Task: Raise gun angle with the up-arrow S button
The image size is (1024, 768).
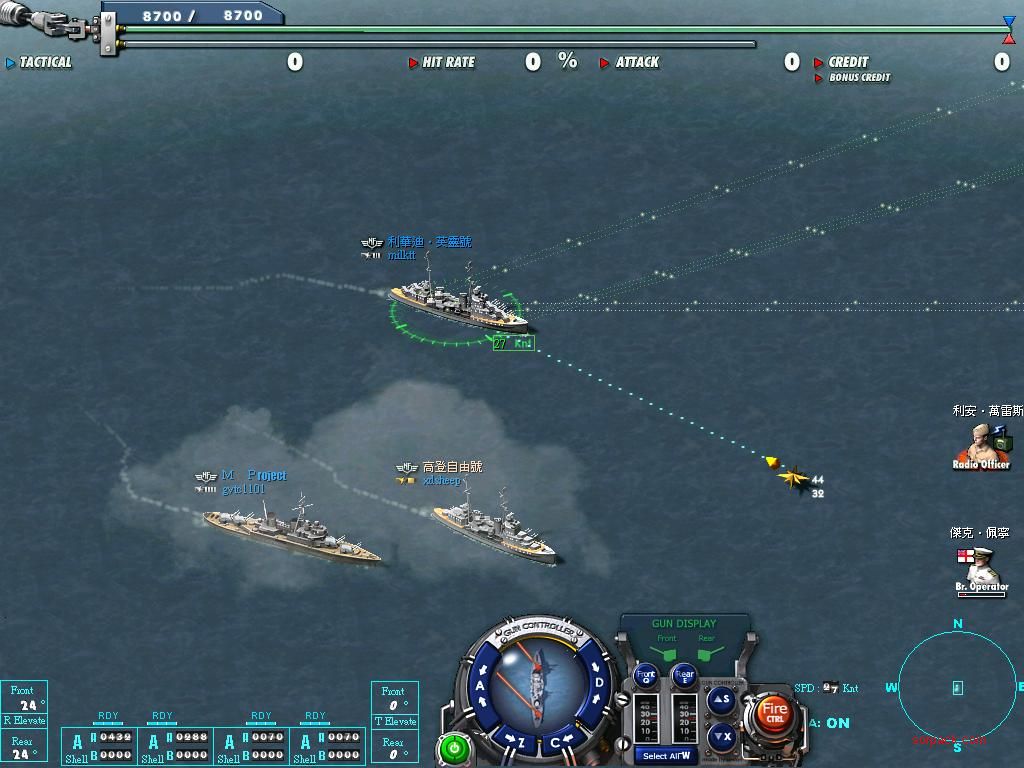Action: coord(721,701)
